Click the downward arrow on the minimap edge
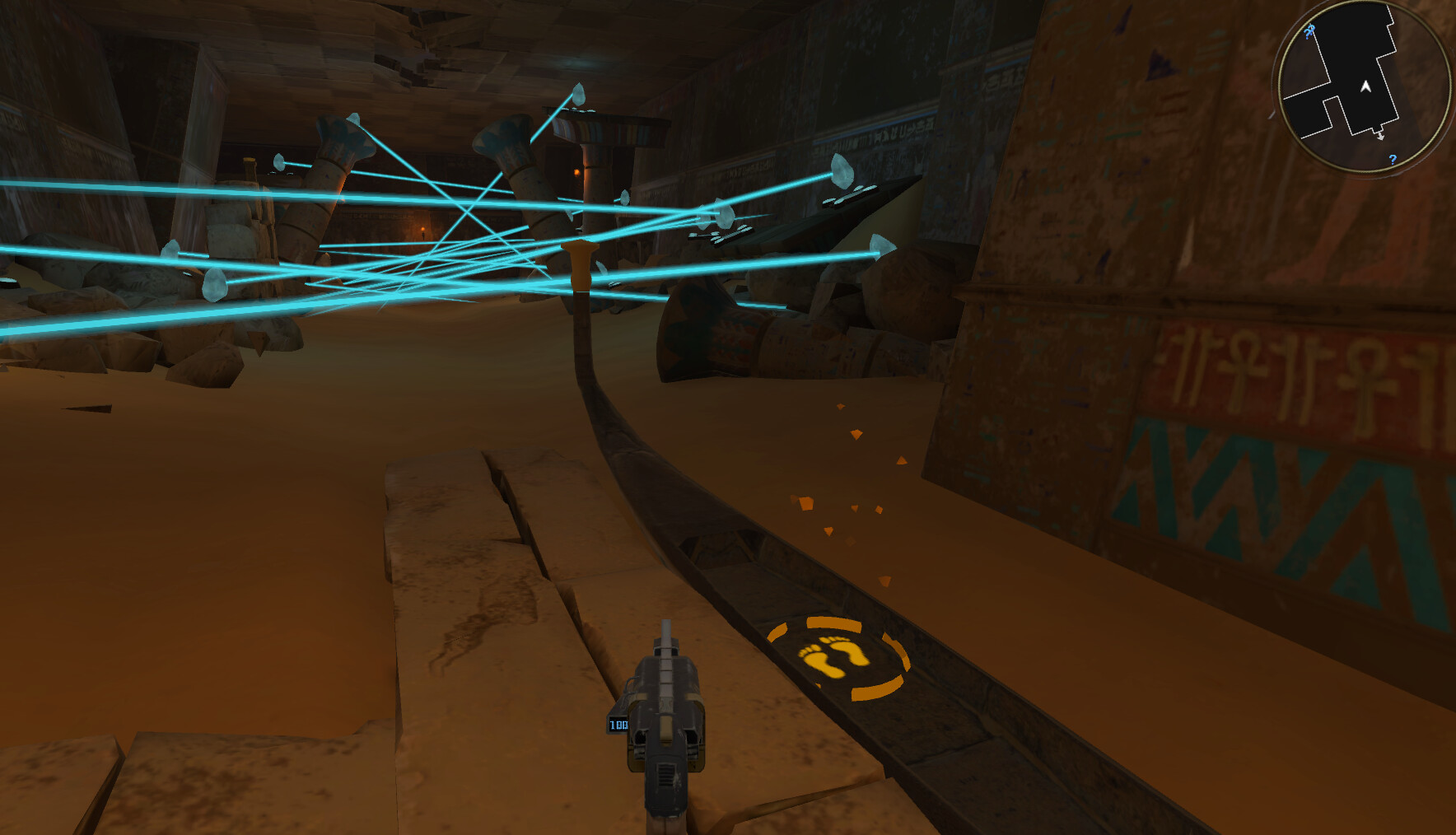1456x835 pixels. (x=1380, y=135)
